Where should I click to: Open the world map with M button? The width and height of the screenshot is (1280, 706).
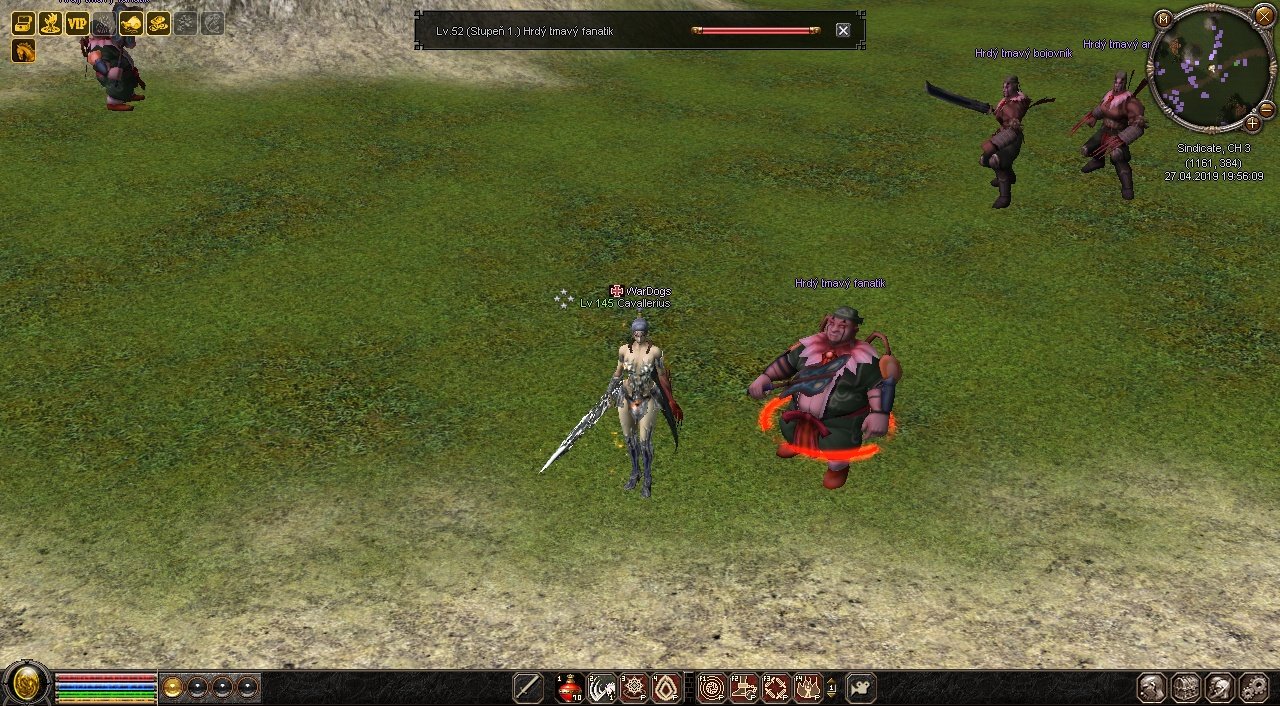1163,19
